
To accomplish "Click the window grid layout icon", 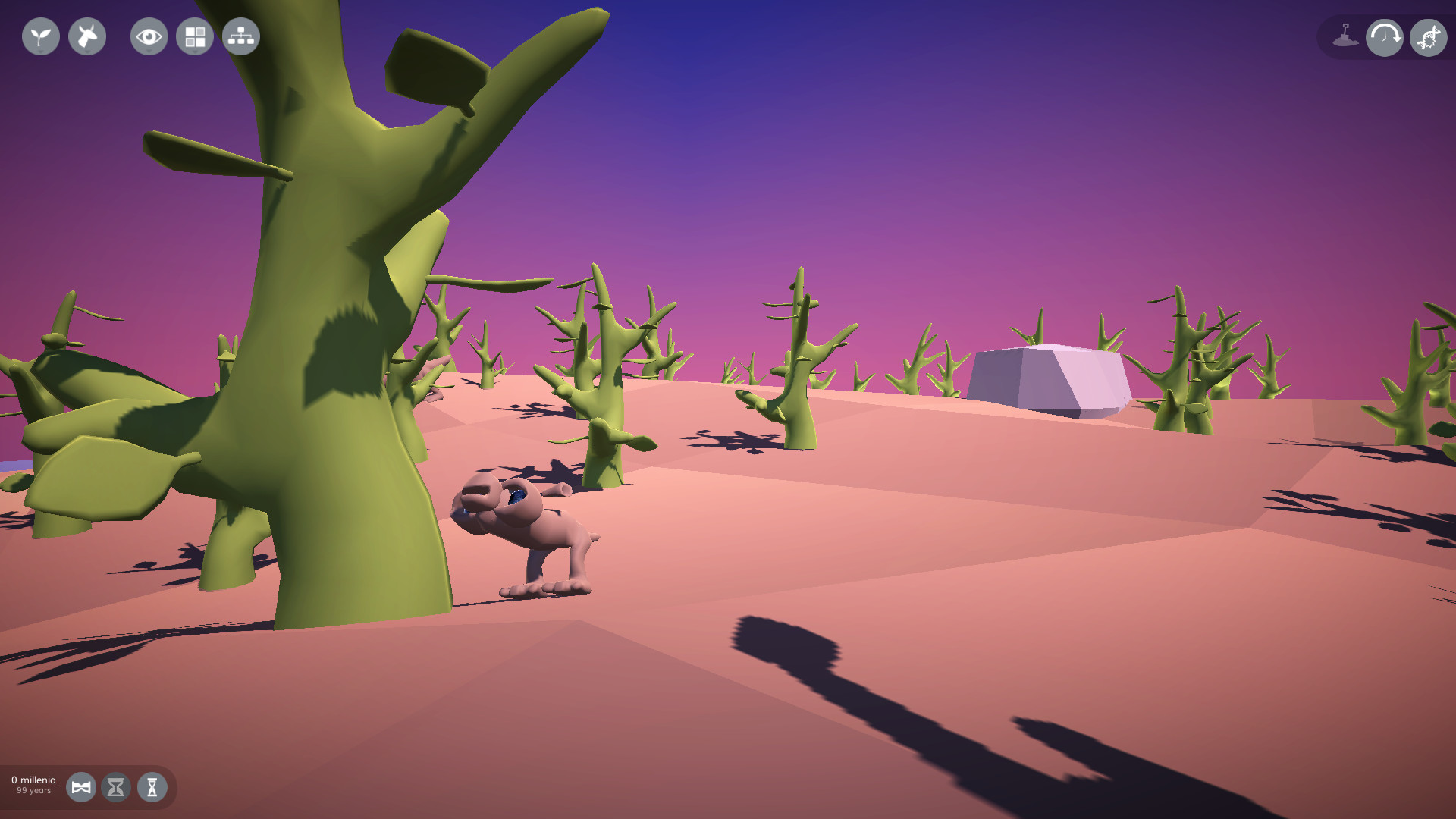I will [194, 36].
